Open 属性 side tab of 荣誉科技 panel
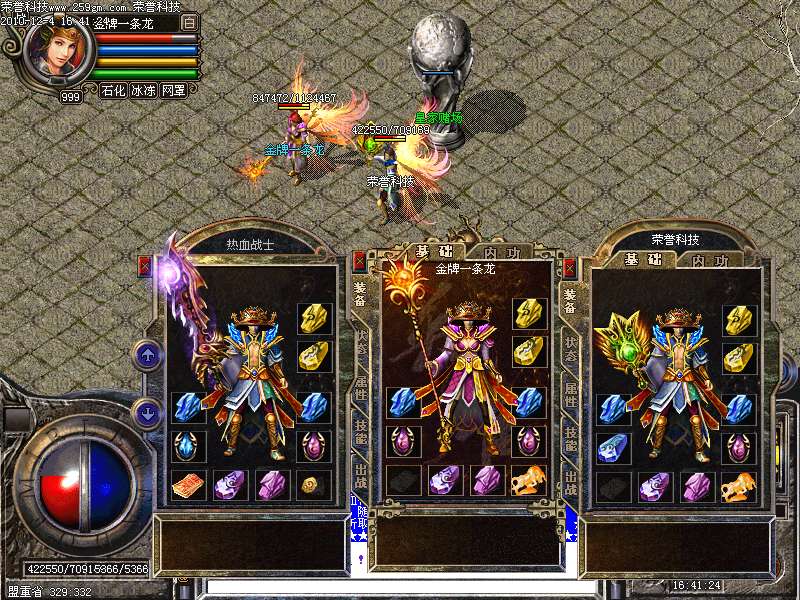Viewport: 800px width, 600px height. click(x=571, y=390)
